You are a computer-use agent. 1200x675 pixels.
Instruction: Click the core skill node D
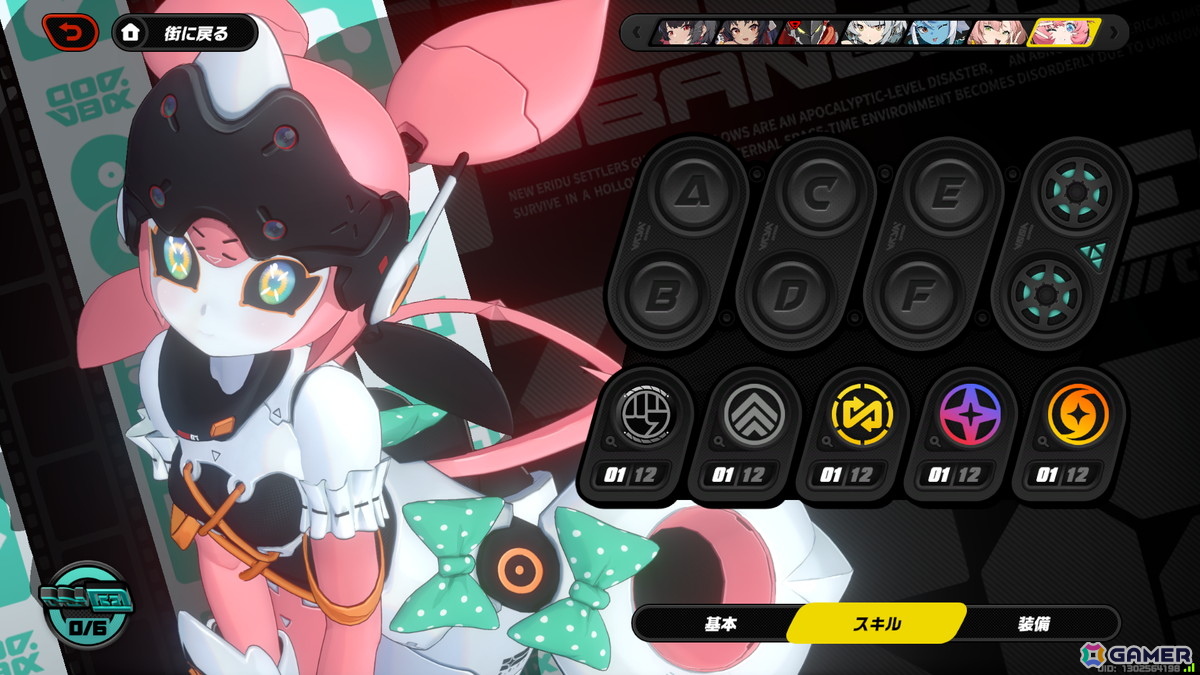(x=788, y=295)
